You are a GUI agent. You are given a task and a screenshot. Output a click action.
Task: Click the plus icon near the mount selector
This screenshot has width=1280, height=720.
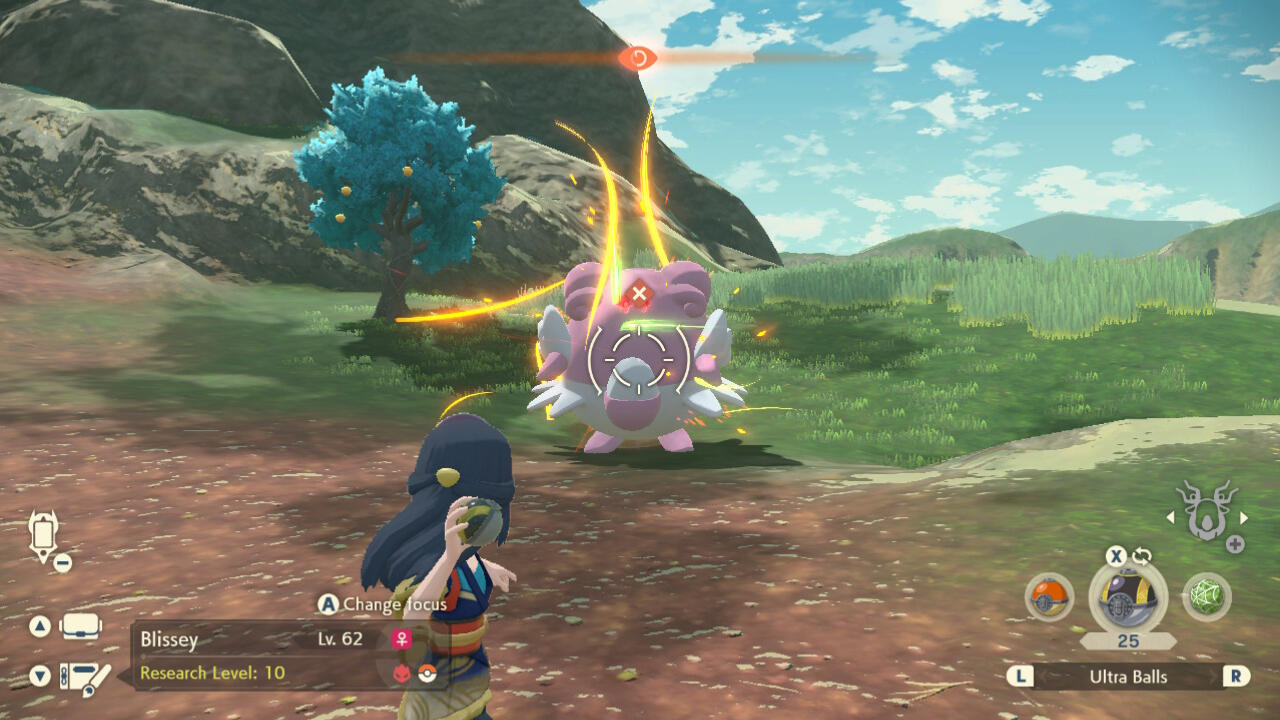(x=1234, y=542)
